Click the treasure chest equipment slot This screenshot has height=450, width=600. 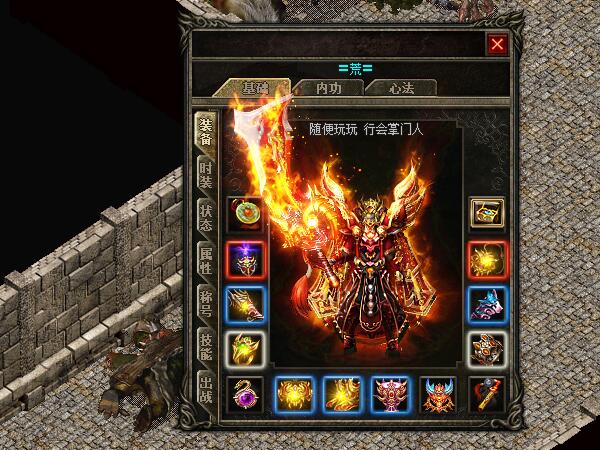(488, 213)
